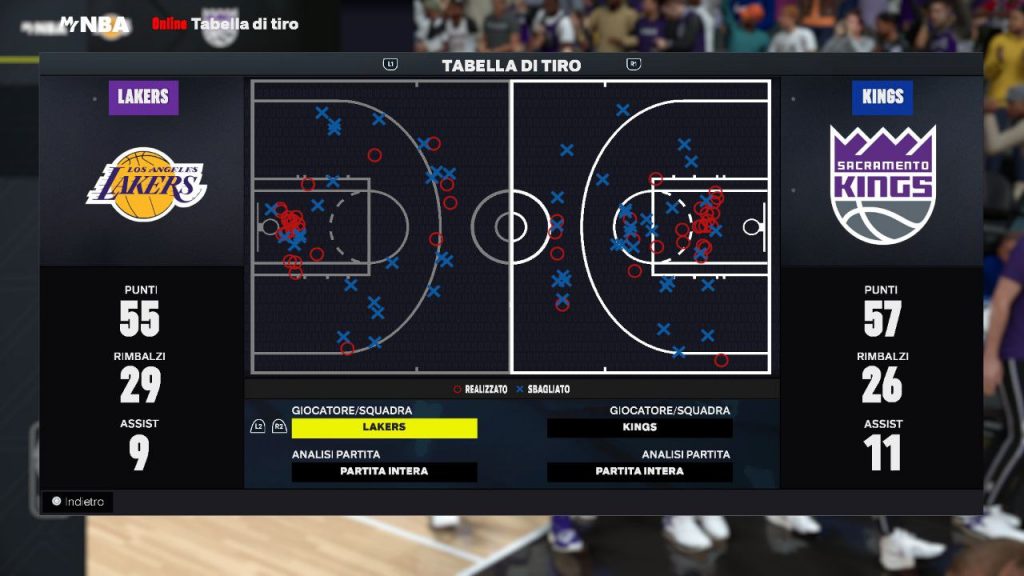The height and width of the screenshot is (576, 1024).
Task: Go back with the Indietro button
Action: click(x=78, y=501)
